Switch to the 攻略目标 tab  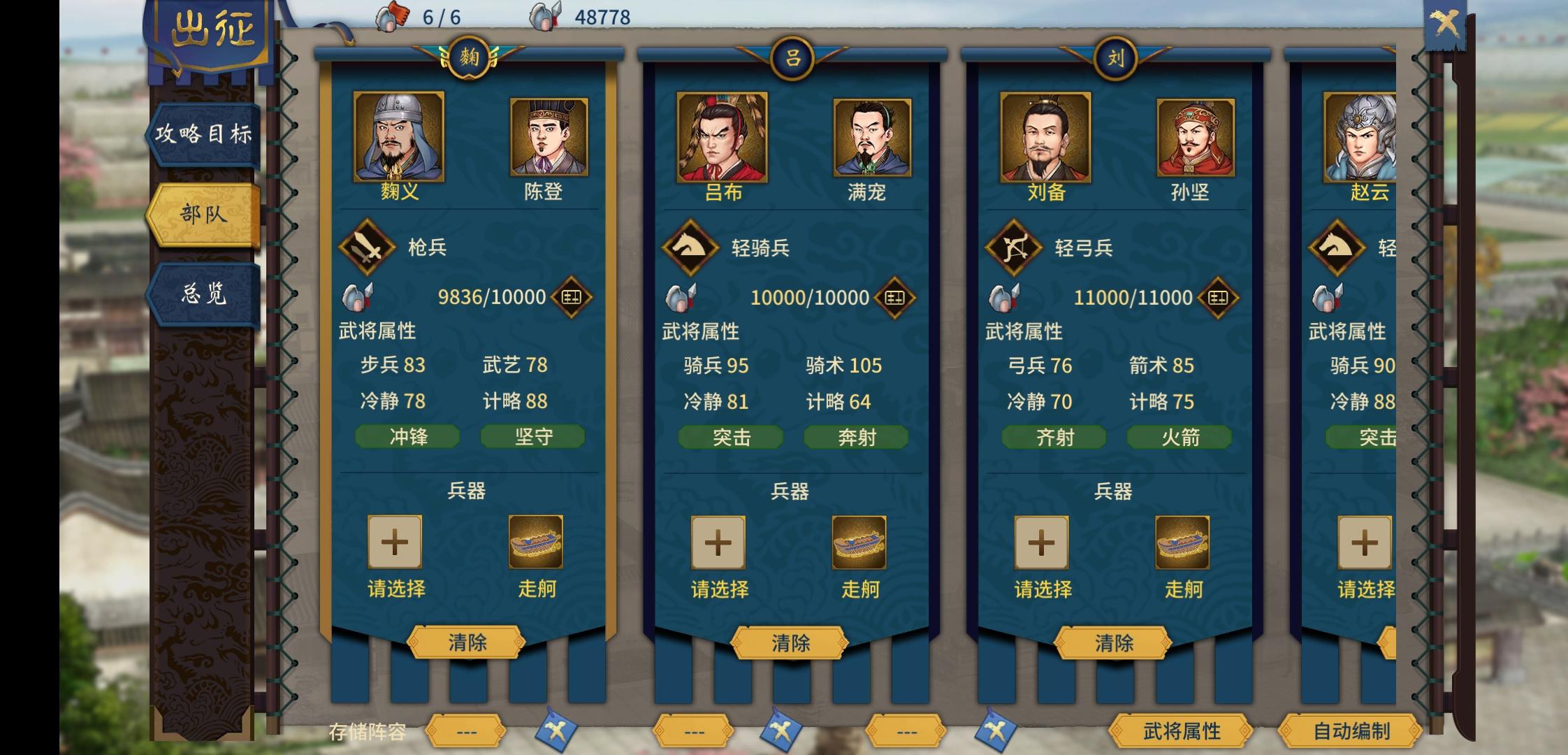click(204, 136)
